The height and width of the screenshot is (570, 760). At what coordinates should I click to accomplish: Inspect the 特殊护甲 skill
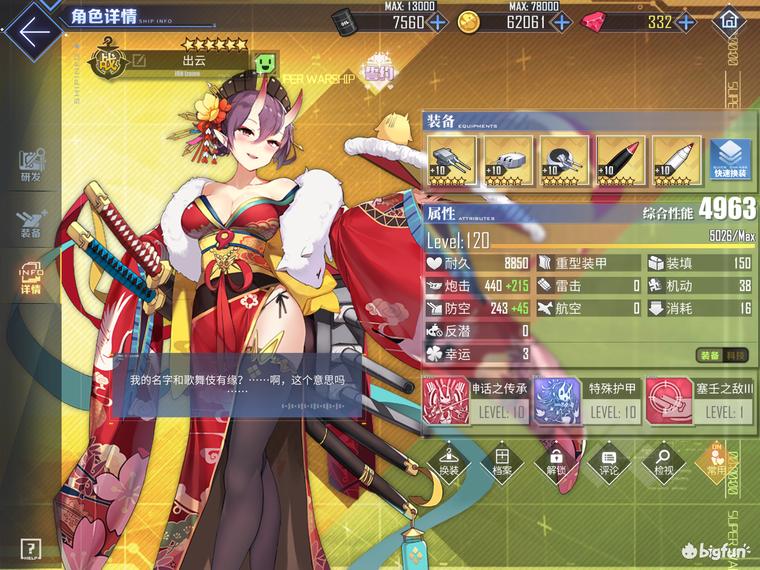pyautogui.click(x=585, y=398)
